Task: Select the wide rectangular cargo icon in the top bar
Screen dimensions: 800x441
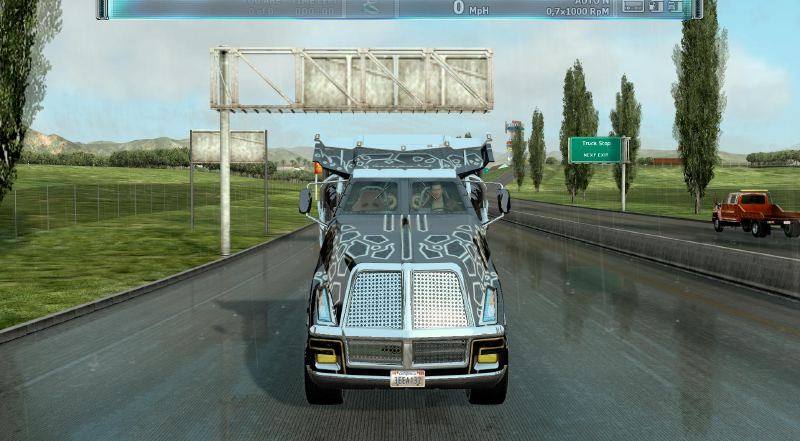Action: 633,7
